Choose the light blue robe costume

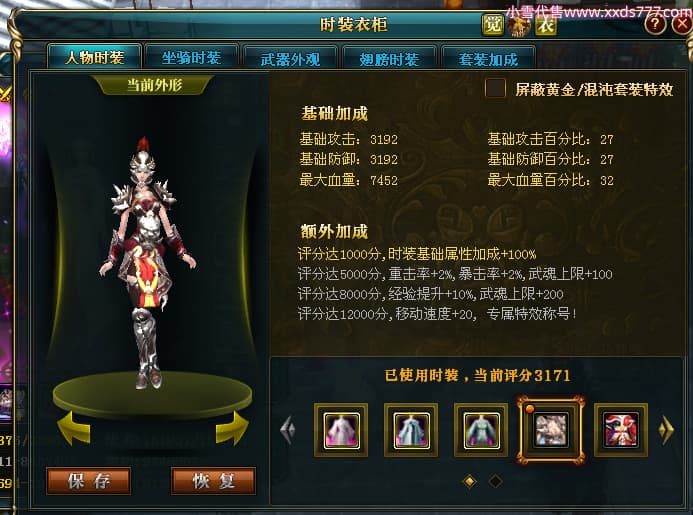tap(410, 429)
